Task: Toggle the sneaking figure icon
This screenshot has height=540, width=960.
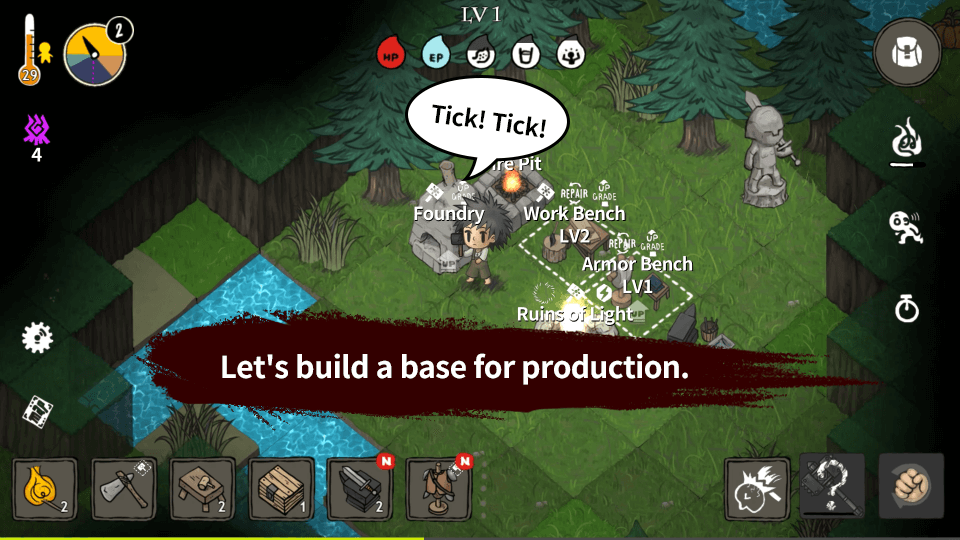Action: point(906,227)
